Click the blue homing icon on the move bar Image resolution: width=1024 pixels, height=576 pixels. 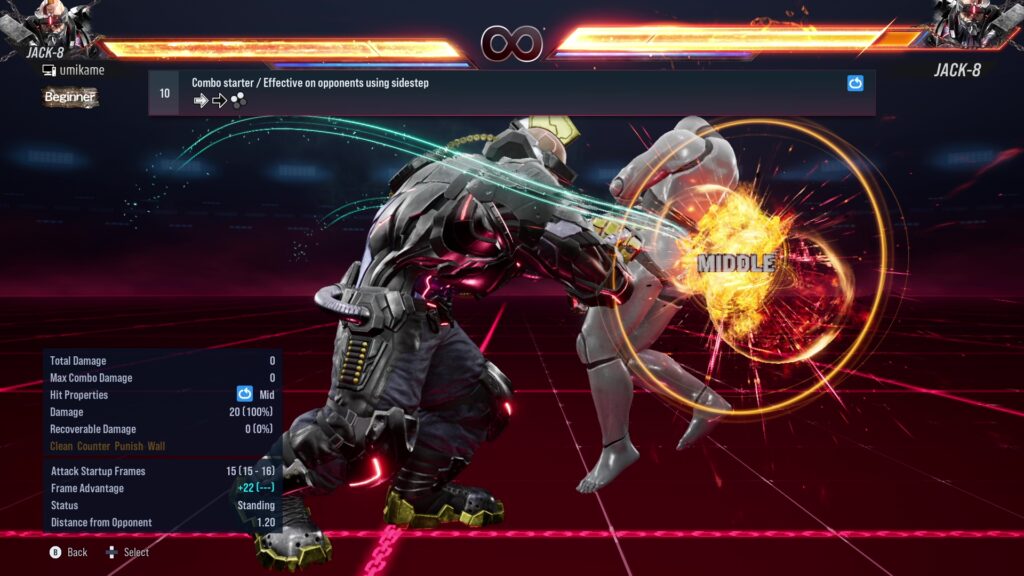click(x=855, y=84)
